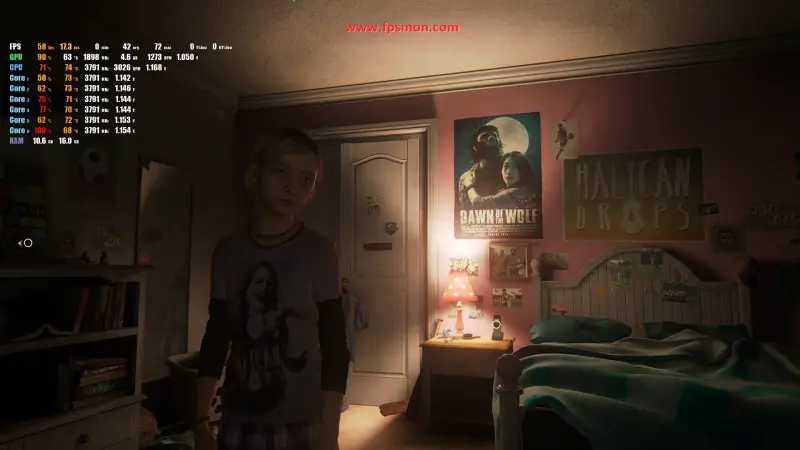
Task: Open the www.fpsmon.com overlay link
Action: click(x=402, y=28)
